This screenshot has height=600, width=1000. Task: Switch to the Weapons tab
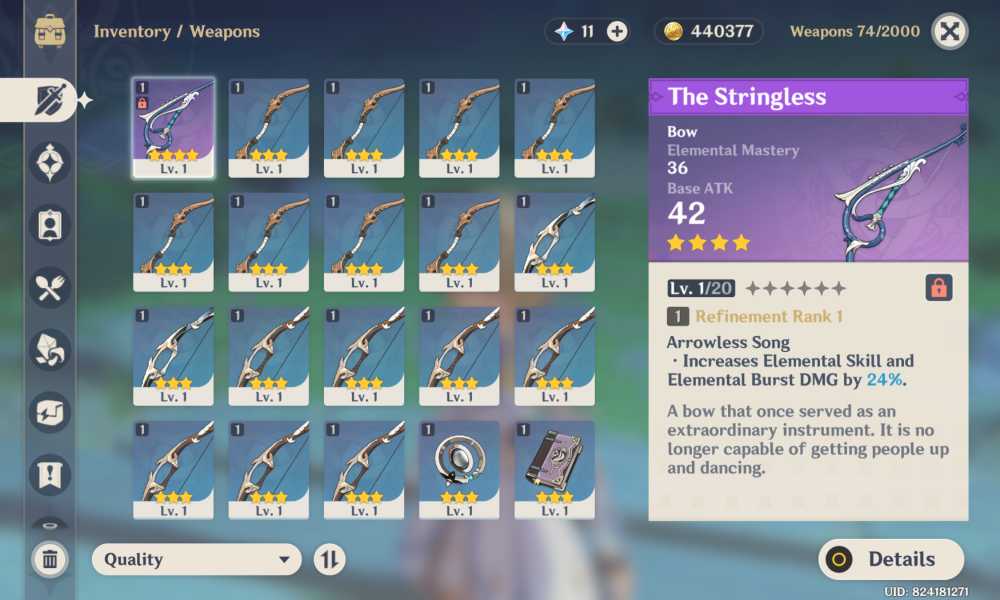pos(50,100)
